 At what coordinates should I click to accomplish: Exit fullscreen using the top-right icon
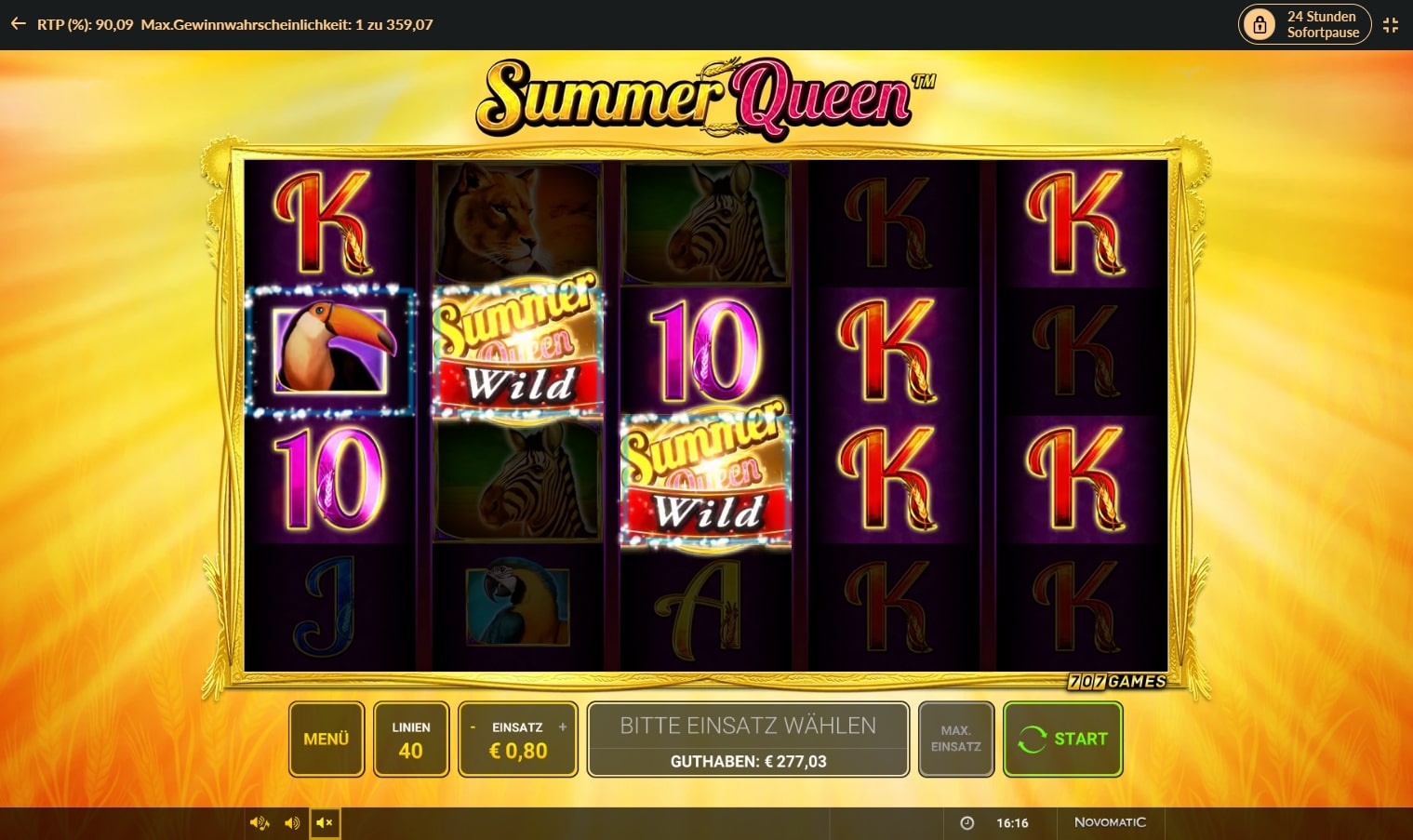click(1391, 24)
